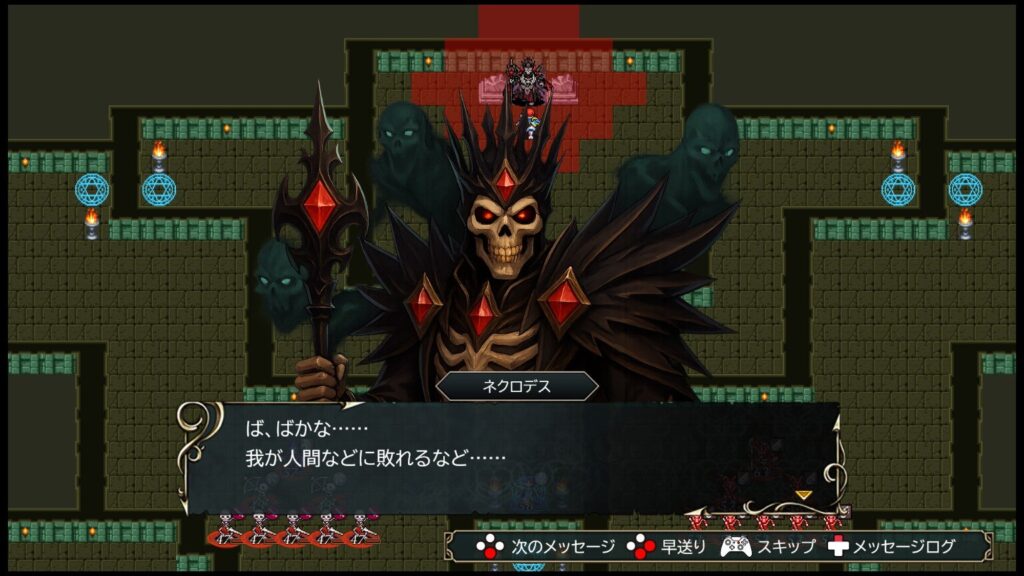This screenshot has height=576, width=1024.
Task: Click the yellow dialogue continue arrow
Action: point(803,494)
